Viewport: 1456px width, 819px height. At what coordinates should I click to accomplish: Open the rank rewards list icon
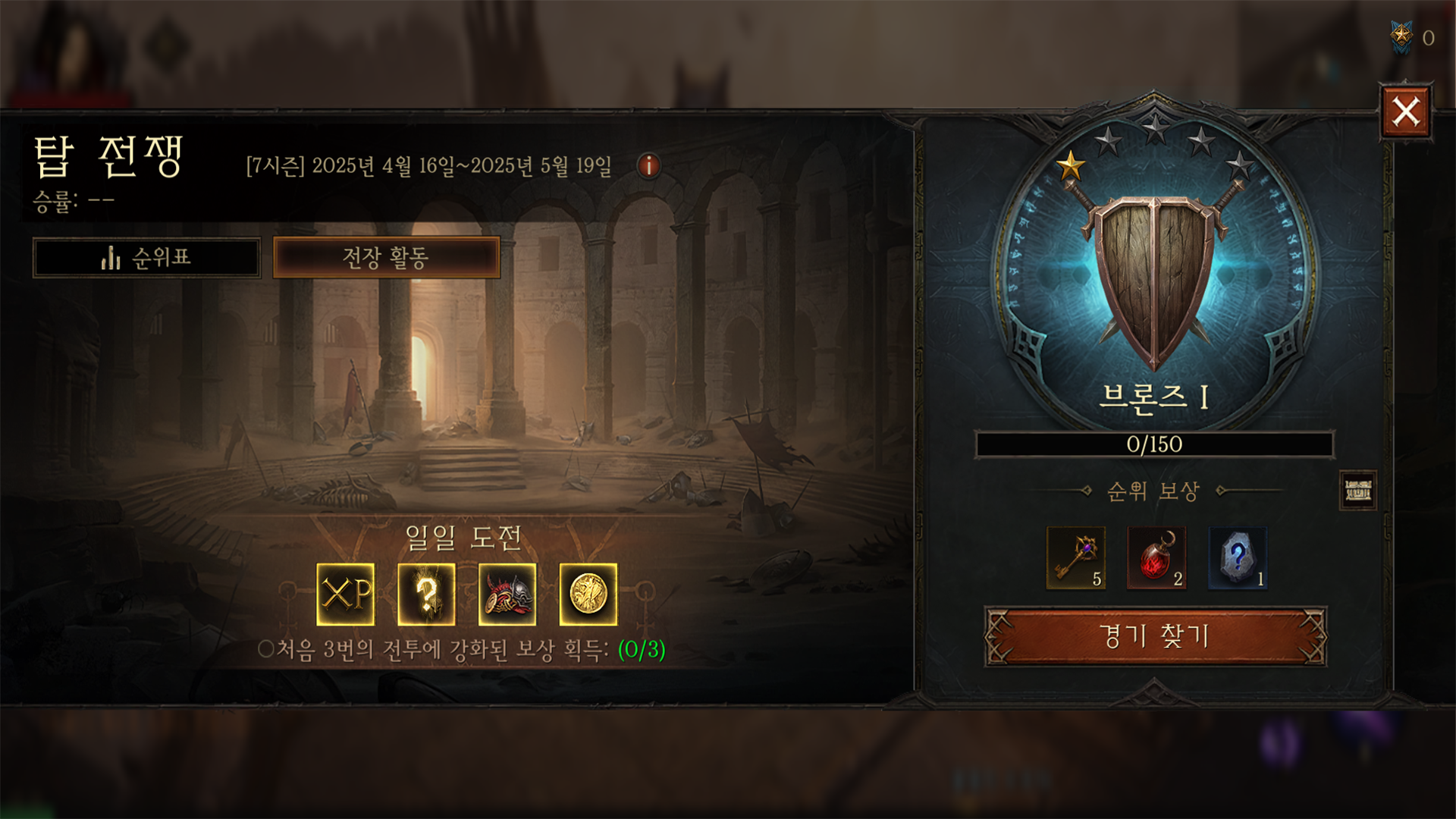pyautogui.click(x=1357, y=491)
